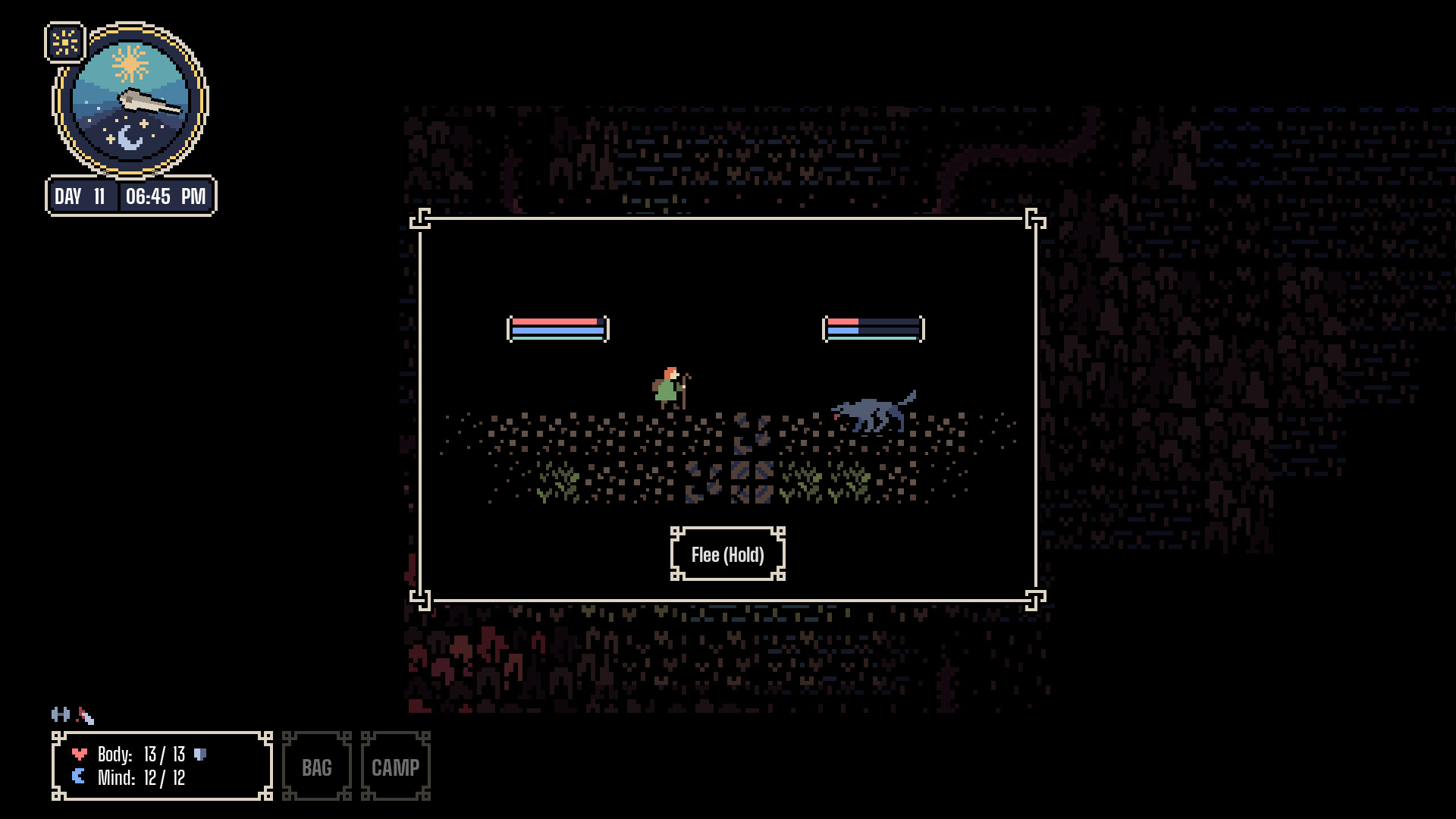
Task: Click the moon icon beside Mind stat
Action: (x=78, y=776)
